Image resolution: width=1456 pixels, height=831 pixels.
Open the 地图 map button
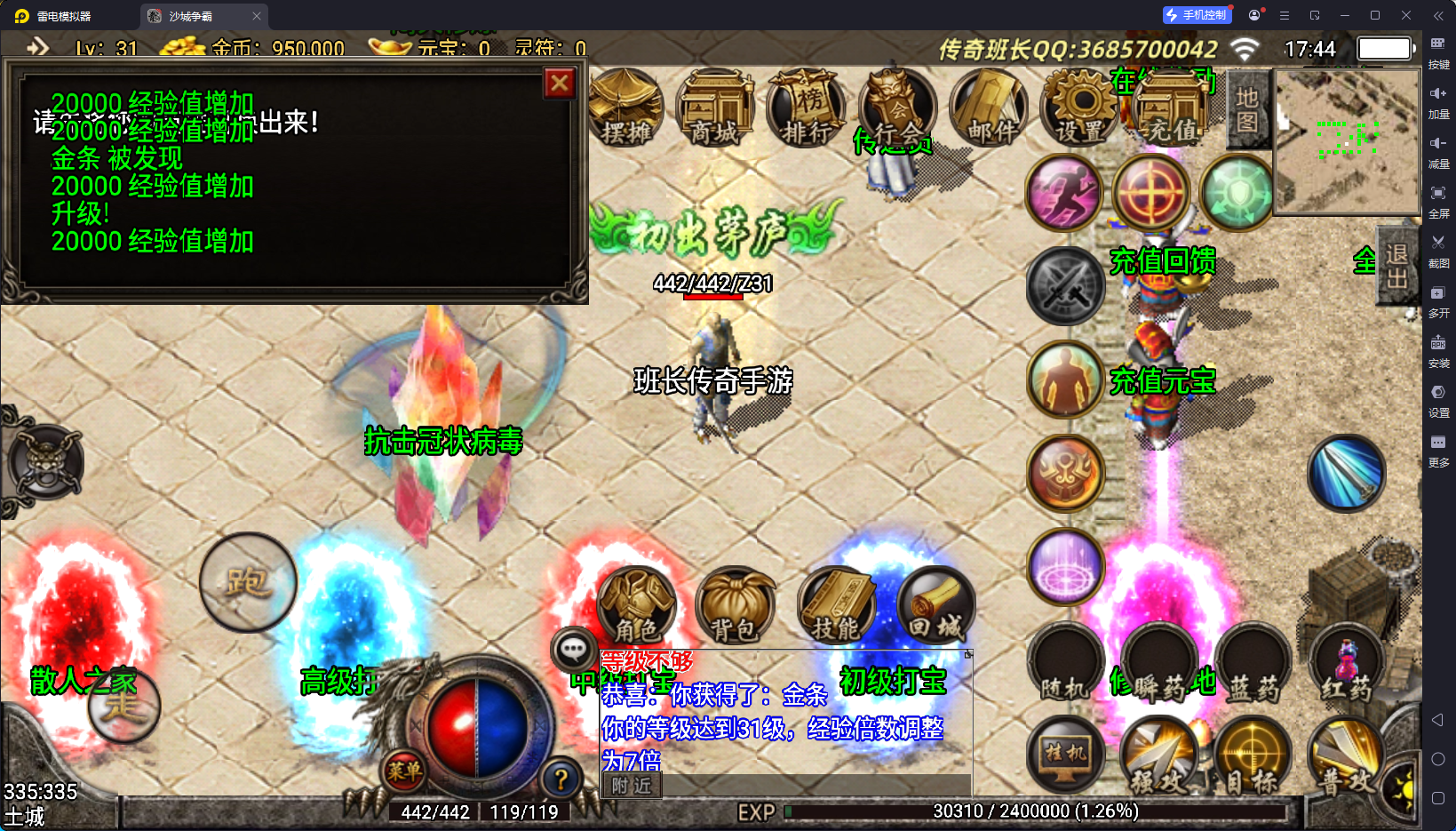click(x=1246, y=109)
